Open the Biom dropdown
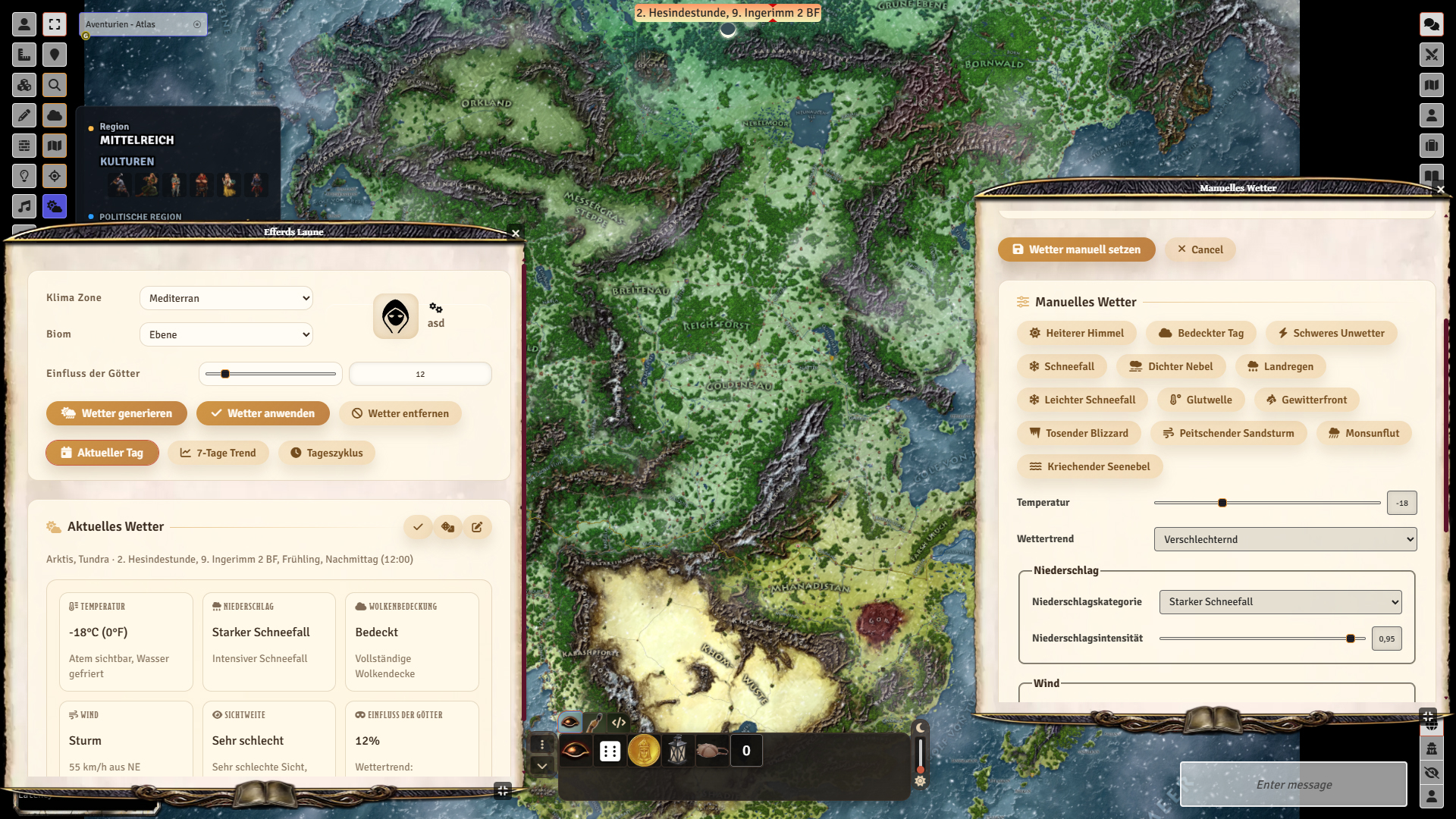 [226, 334]
